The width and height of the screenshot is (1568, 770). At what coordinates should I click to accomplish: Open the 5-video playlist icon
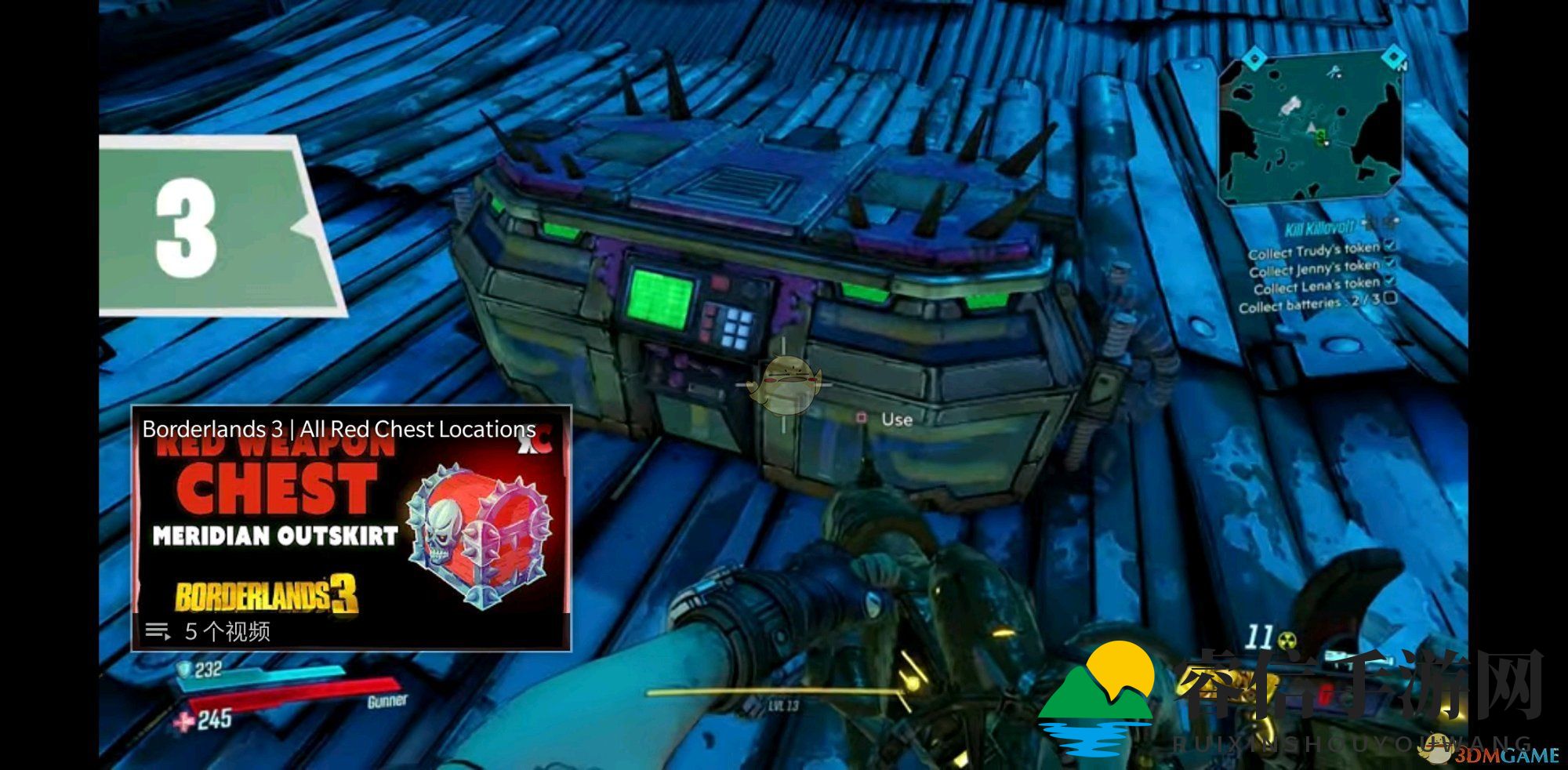click(x=158, y=631)
